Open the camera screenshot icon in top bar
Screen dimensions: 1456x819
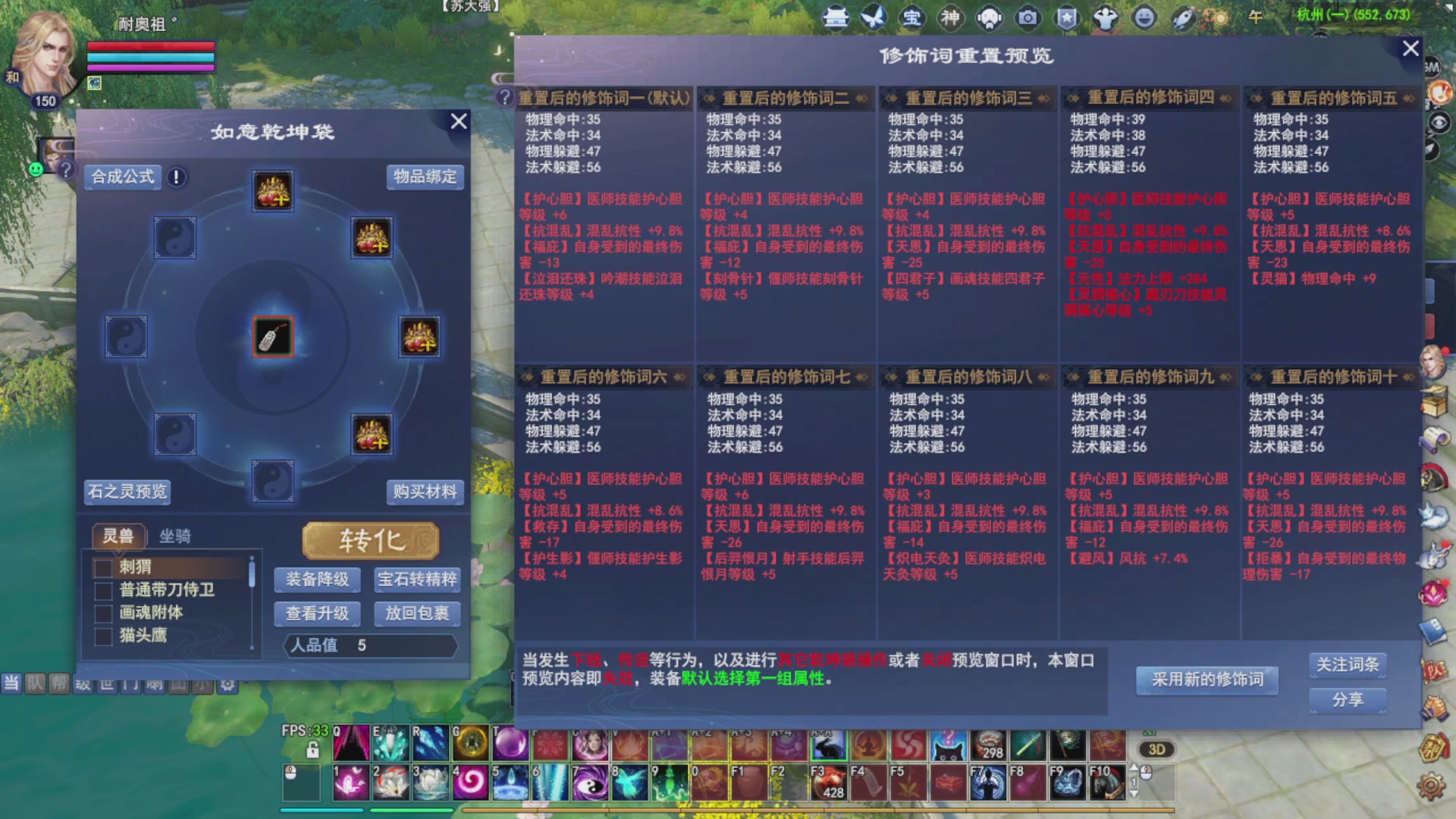(1027, 17)
